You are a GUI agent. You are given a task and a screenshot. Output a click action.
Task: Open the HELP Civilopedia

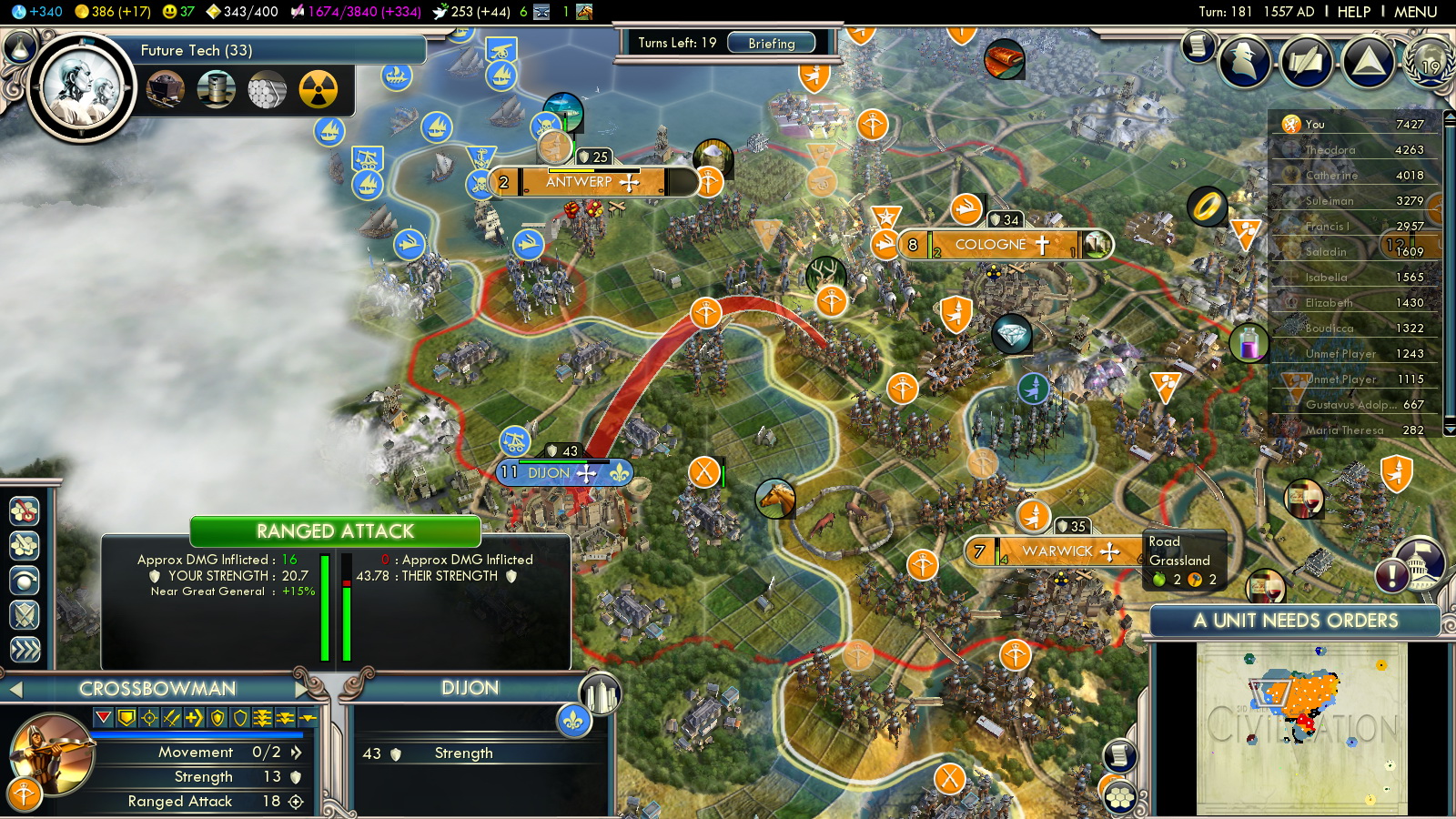coord(1353,12)
